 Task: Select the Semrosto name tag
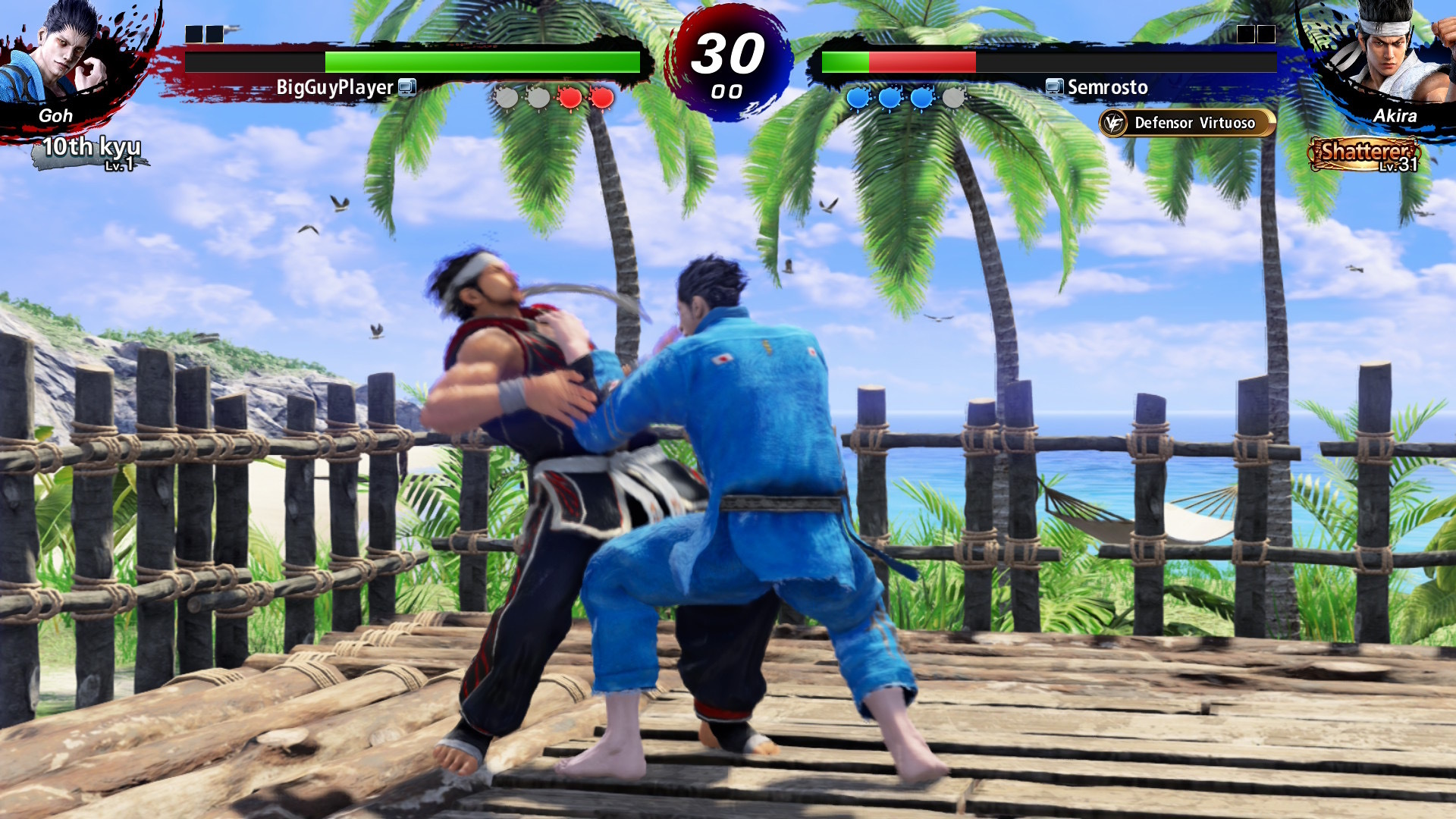pyautogui.click(x=1107, y=88)
